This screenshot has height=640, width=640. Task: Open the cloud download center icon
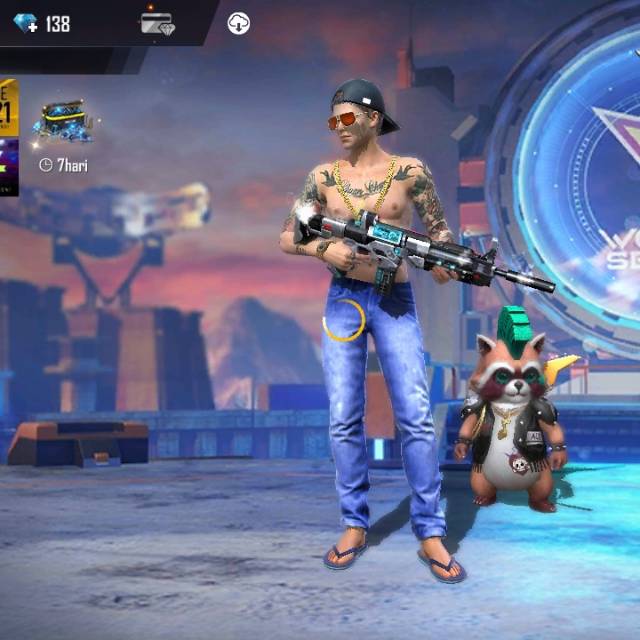click(x=238, y=23)
